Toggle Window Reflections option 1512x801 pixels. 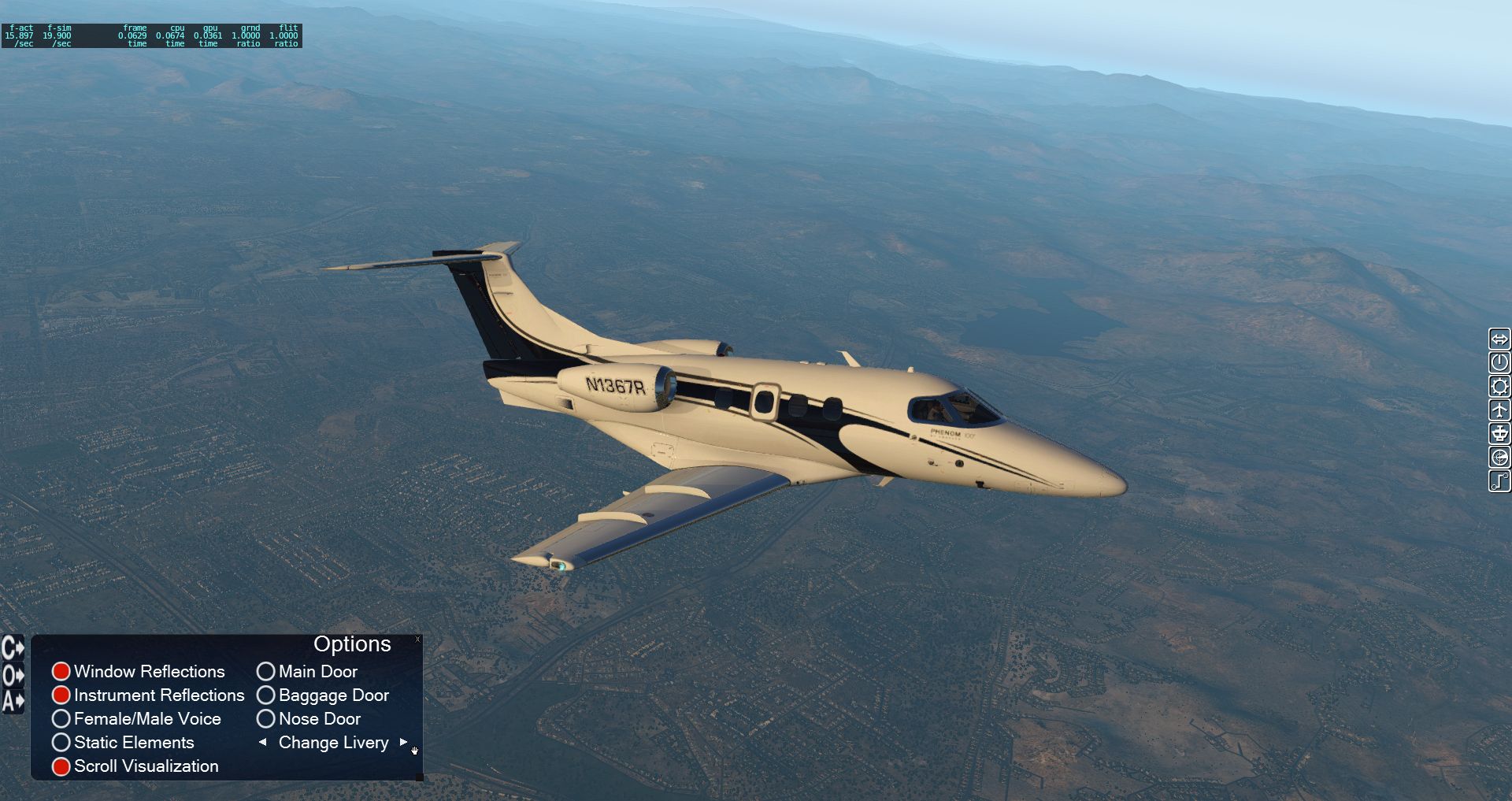pyautogui.click(x=61, y=672)
